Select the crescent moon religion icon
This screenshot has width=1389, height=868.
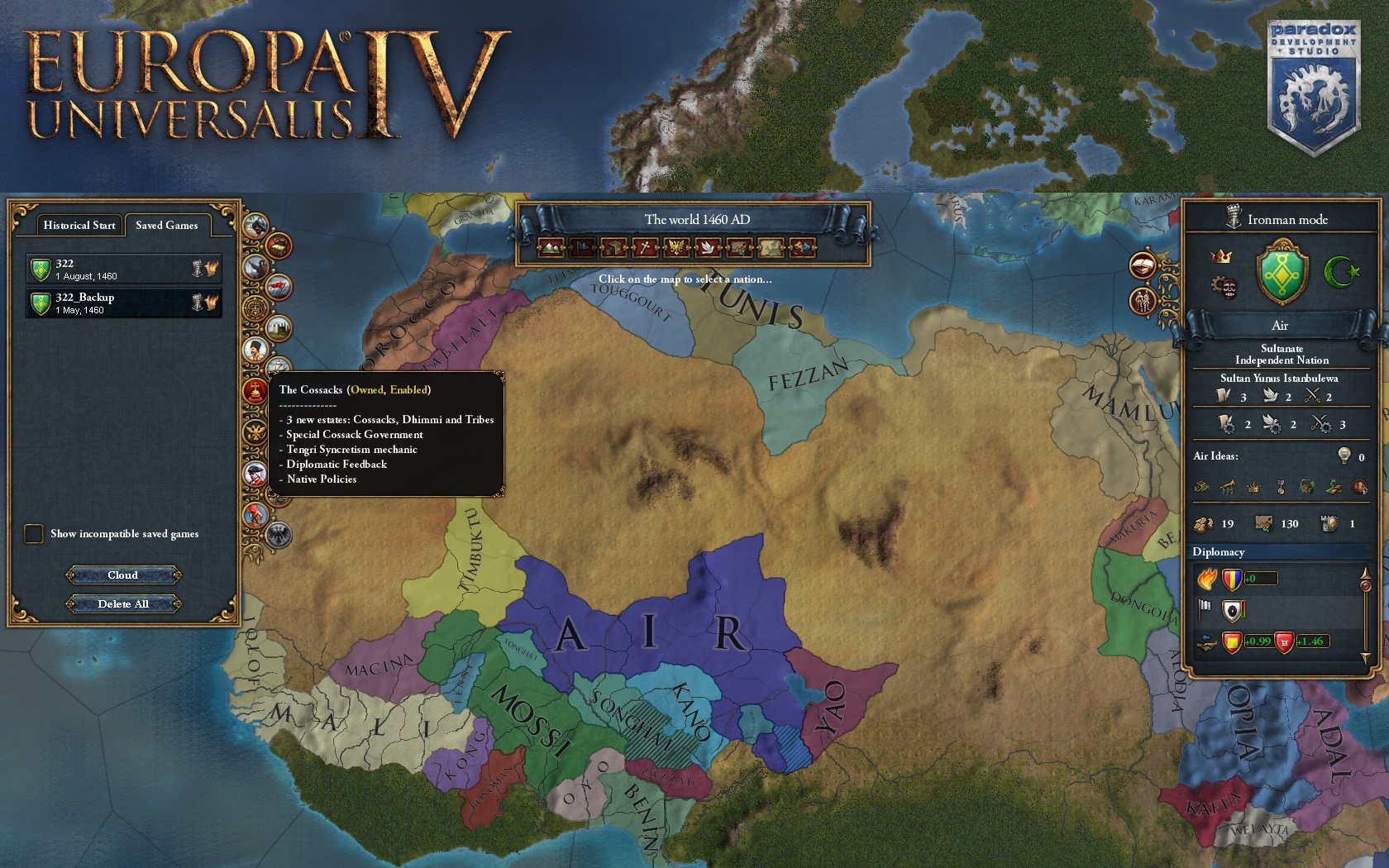(1344, 273)
